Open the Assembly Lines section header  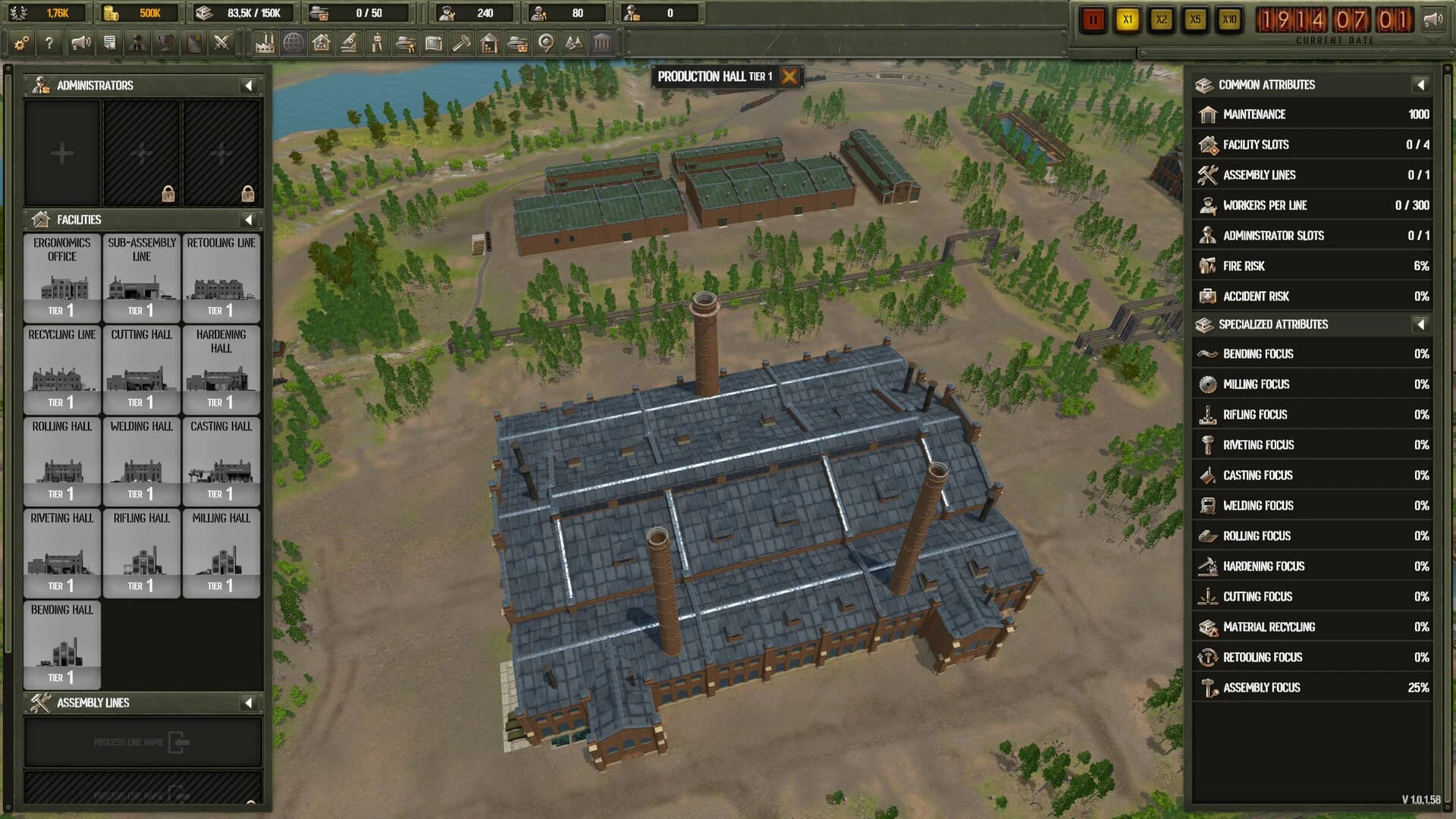(95, 702)
